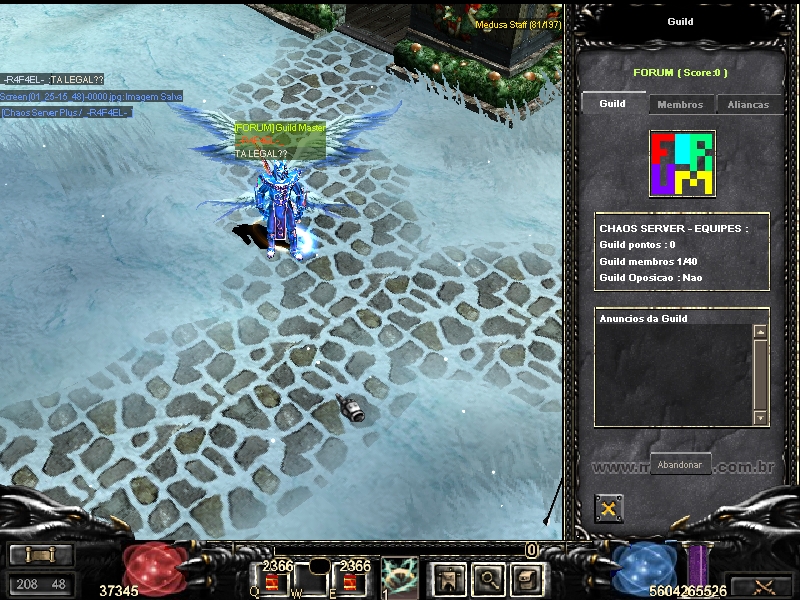The height and width of the screenshot is (600, 800).
Task: Select the Guild tab
Action: 613,103
